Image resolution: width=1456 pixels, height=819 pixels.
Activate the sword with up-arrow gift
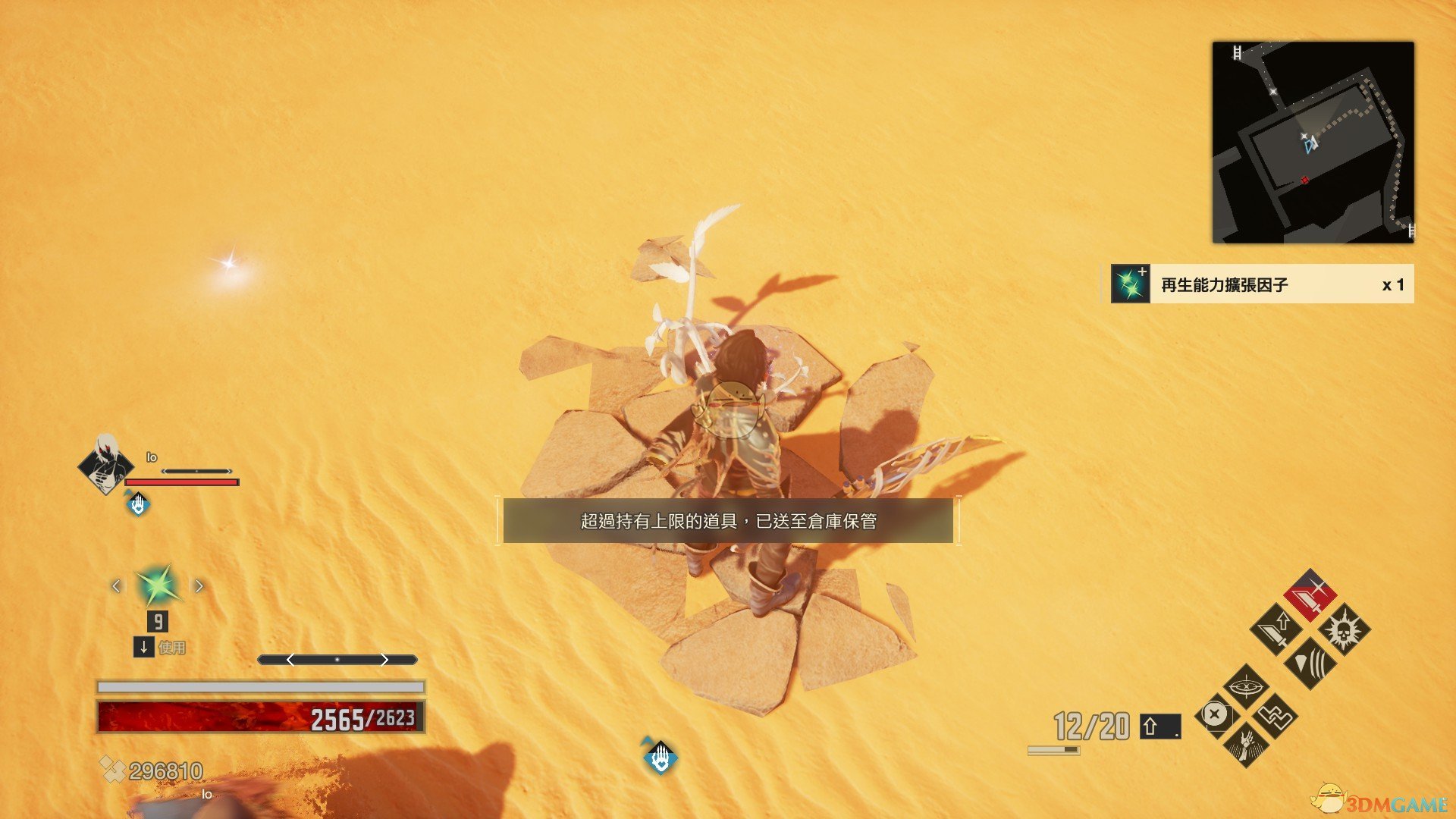pos(1276,629)
